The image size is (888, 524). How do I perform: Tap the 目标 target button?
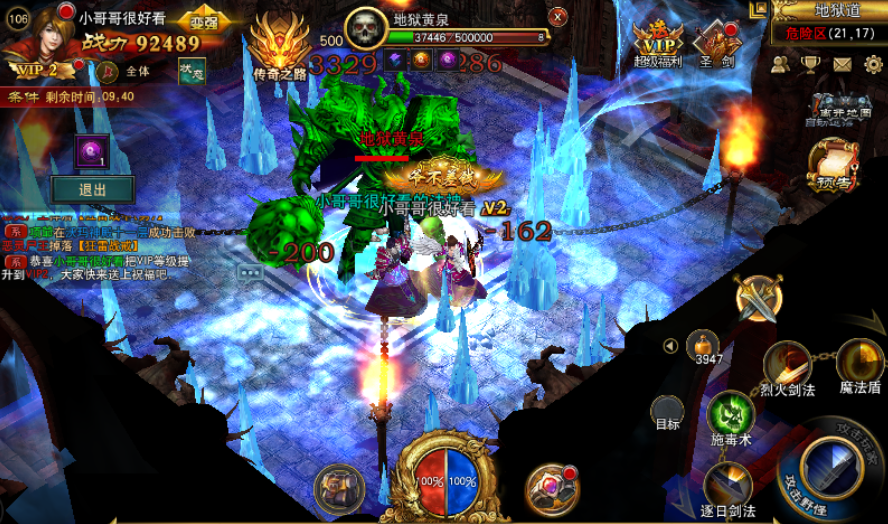(667, 412)
